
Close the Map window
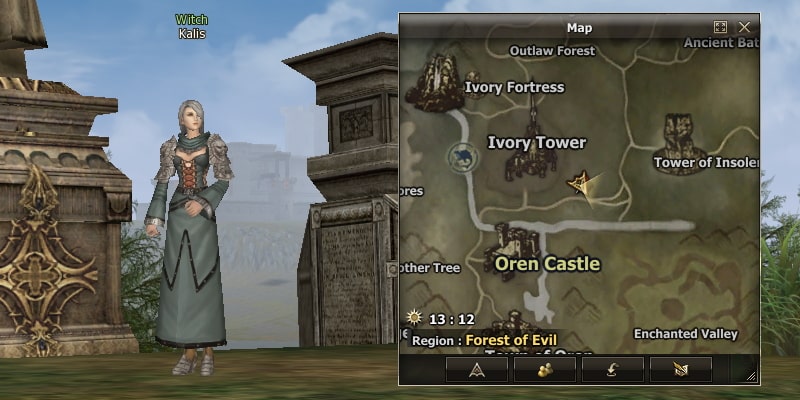click(744, 27)
